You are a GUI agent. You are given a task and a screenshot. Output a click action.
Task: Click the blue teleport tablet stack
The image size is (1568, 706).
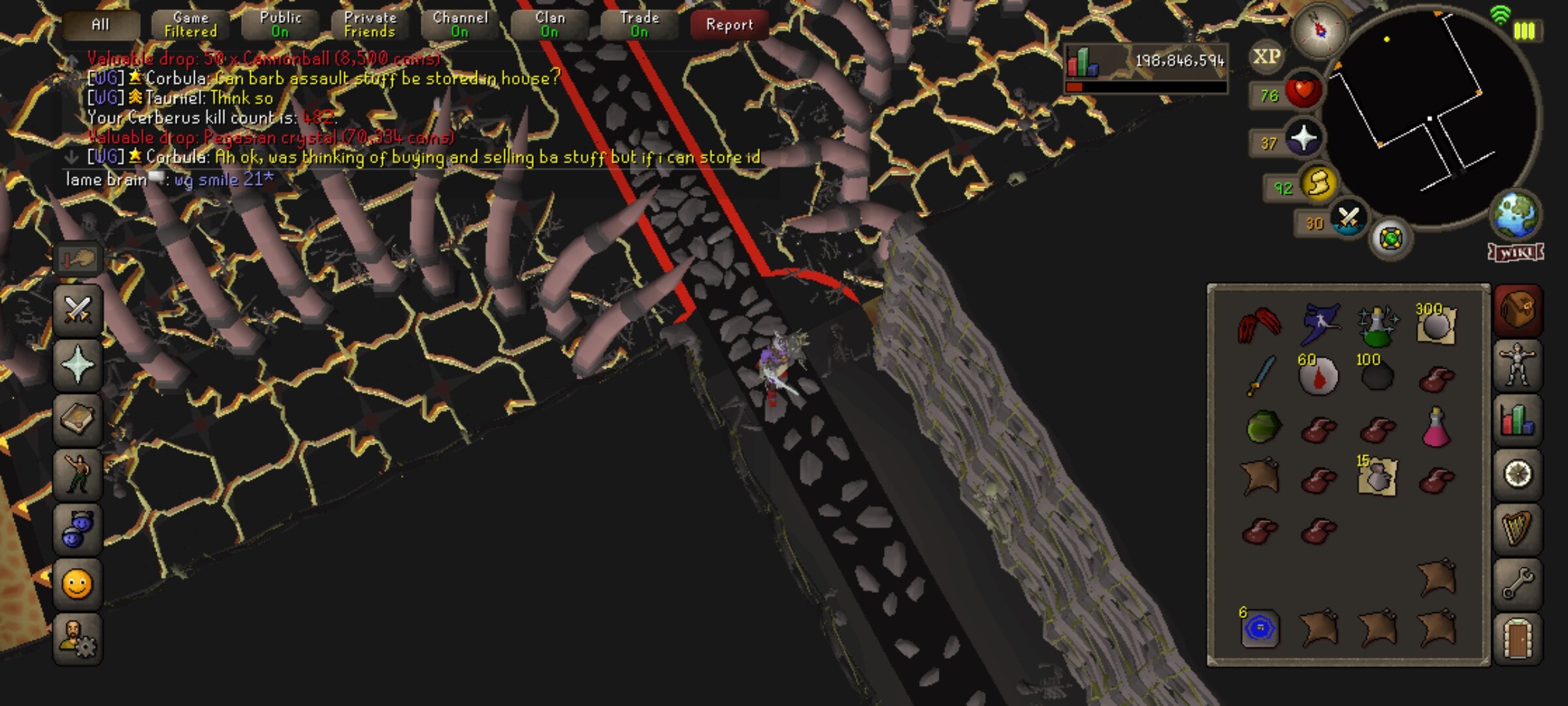(1259, 629)
